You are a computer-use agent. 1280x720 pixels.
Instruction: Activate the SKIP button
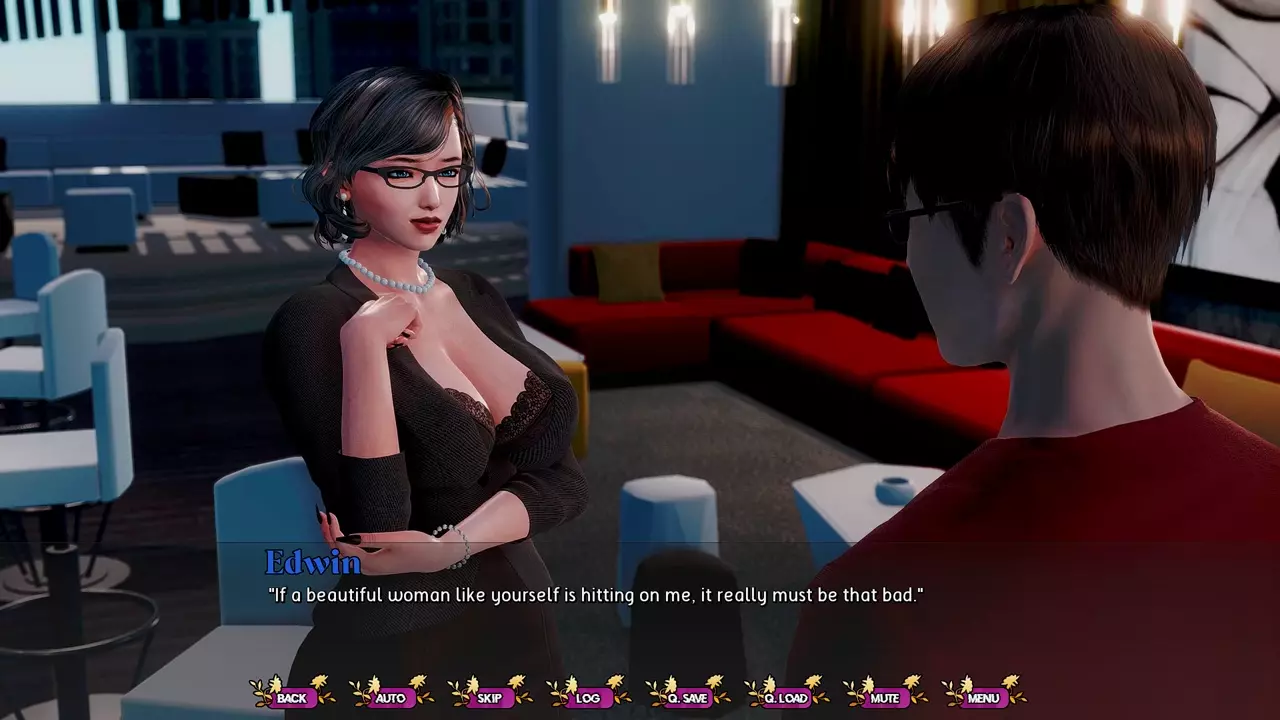(x=490, y=697)
